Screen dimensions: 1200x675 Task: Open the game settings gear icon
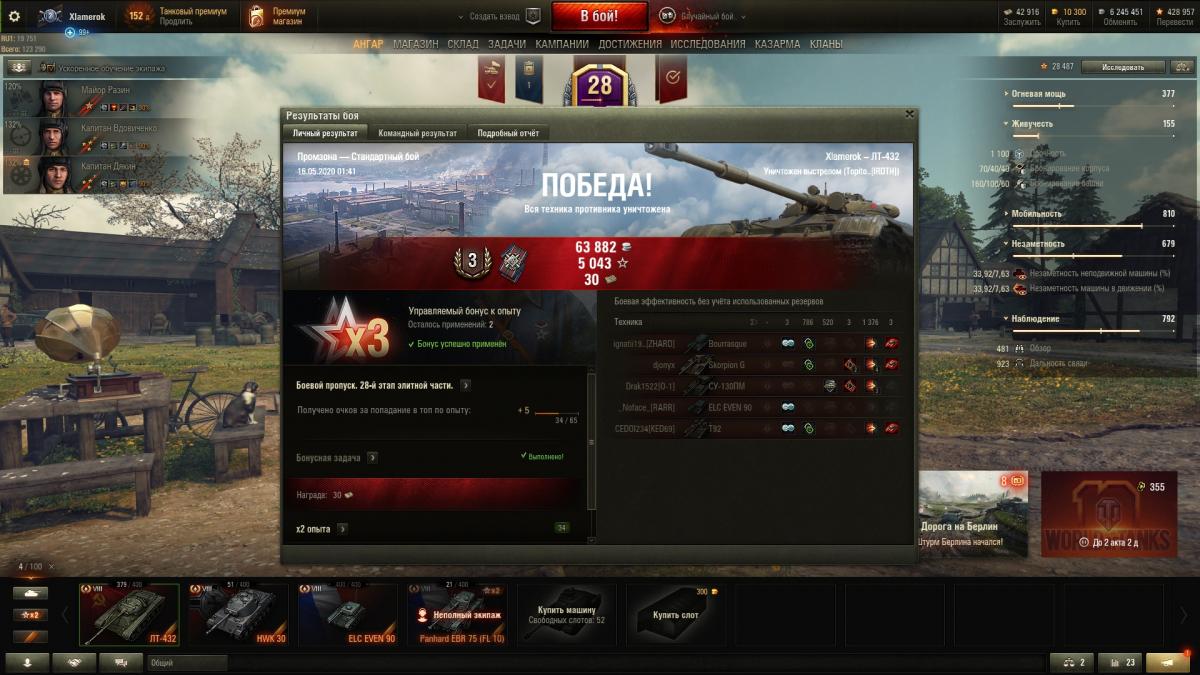click(x=14, y=16)
